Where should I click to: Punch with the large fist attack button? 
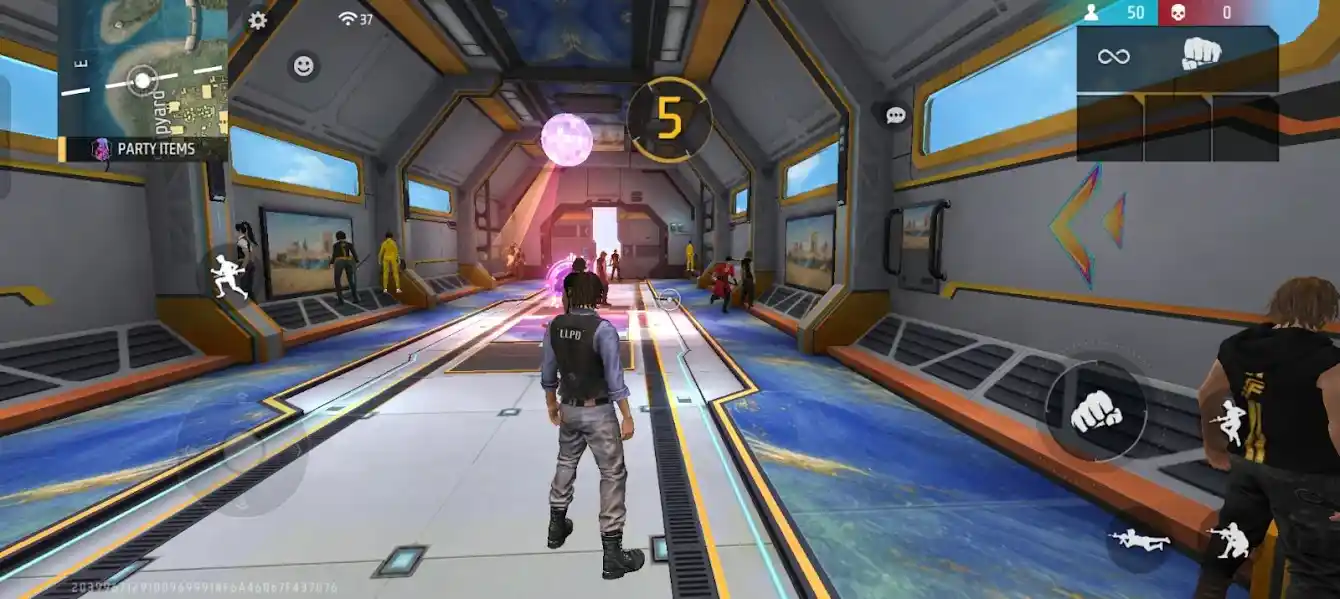(1096, 410)
